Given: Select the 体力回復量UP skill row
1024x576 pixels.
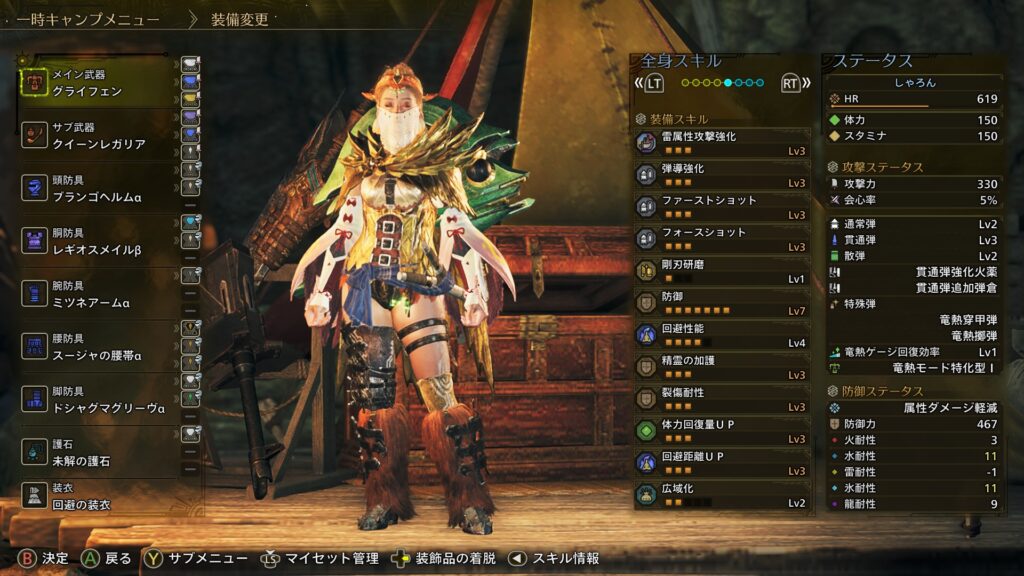Looking at the screenshot, I should click(x=722, y=431).
